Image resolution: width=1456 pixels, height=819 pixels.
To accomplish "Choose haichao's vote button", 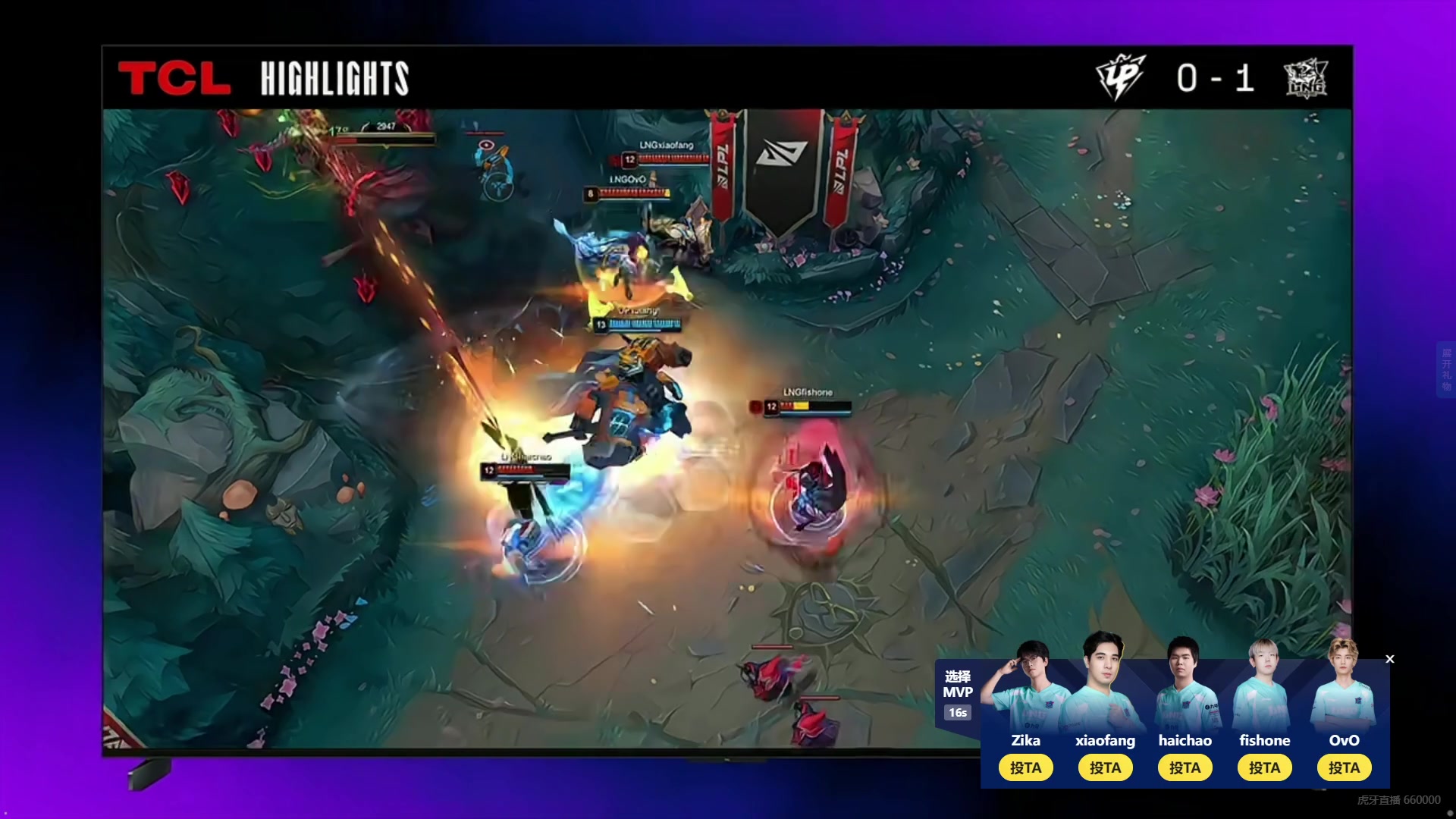I will [x=1185, y=767].
